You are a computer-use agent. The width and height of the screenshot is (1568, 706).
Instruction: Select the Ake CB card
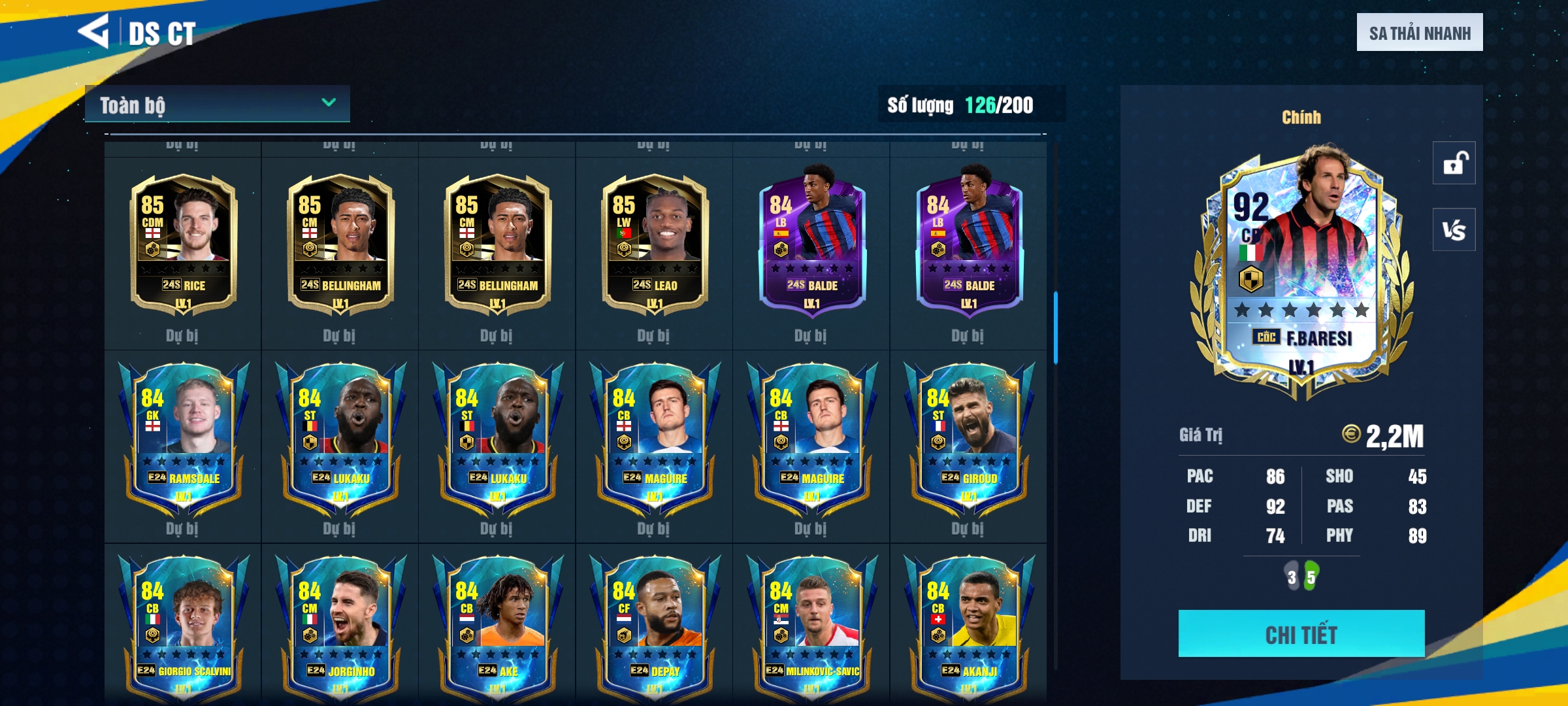click(x=497, y=628)
